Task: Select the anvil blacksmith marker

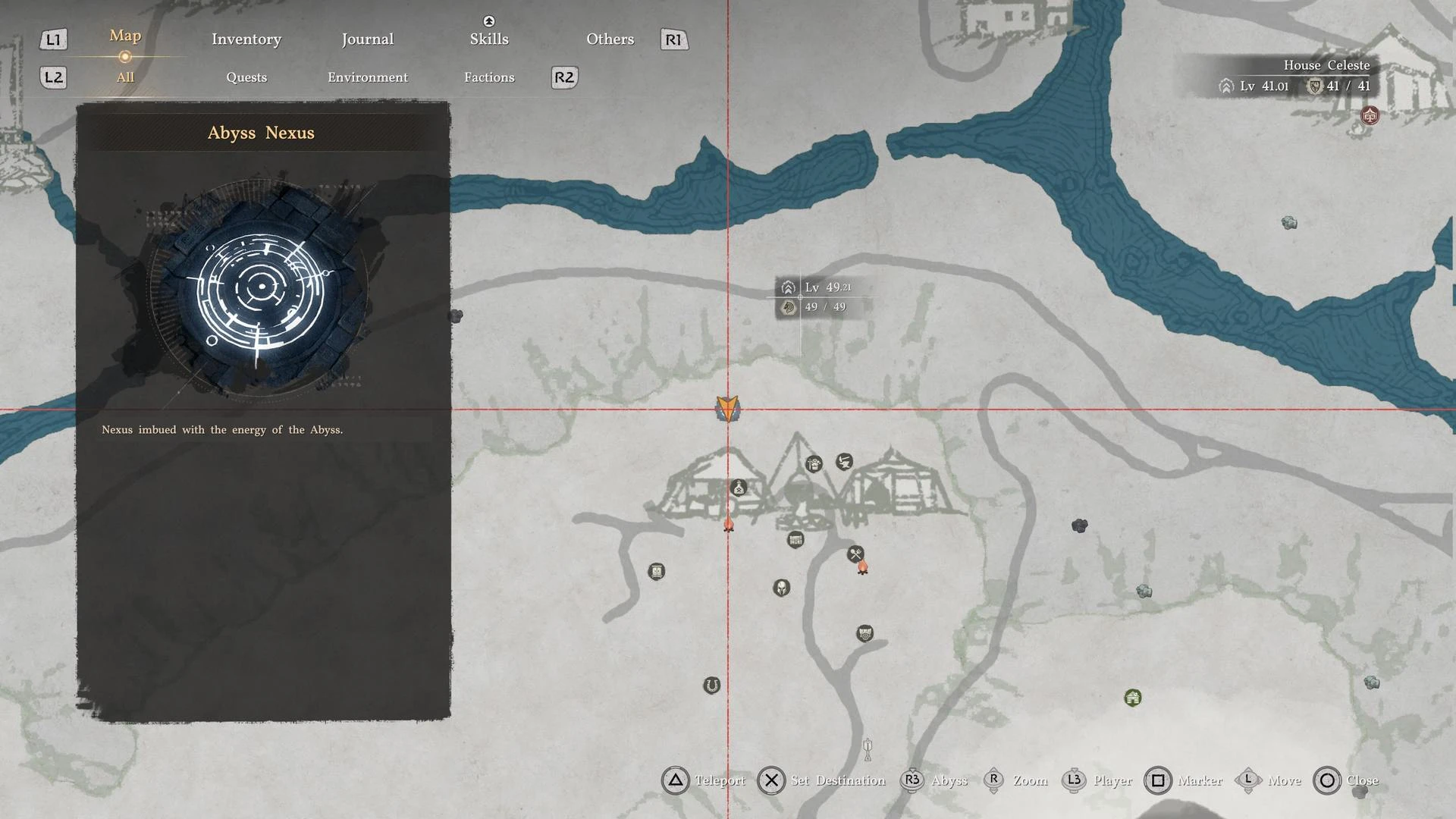Action: pyautogui.click(x=844, y=461)
